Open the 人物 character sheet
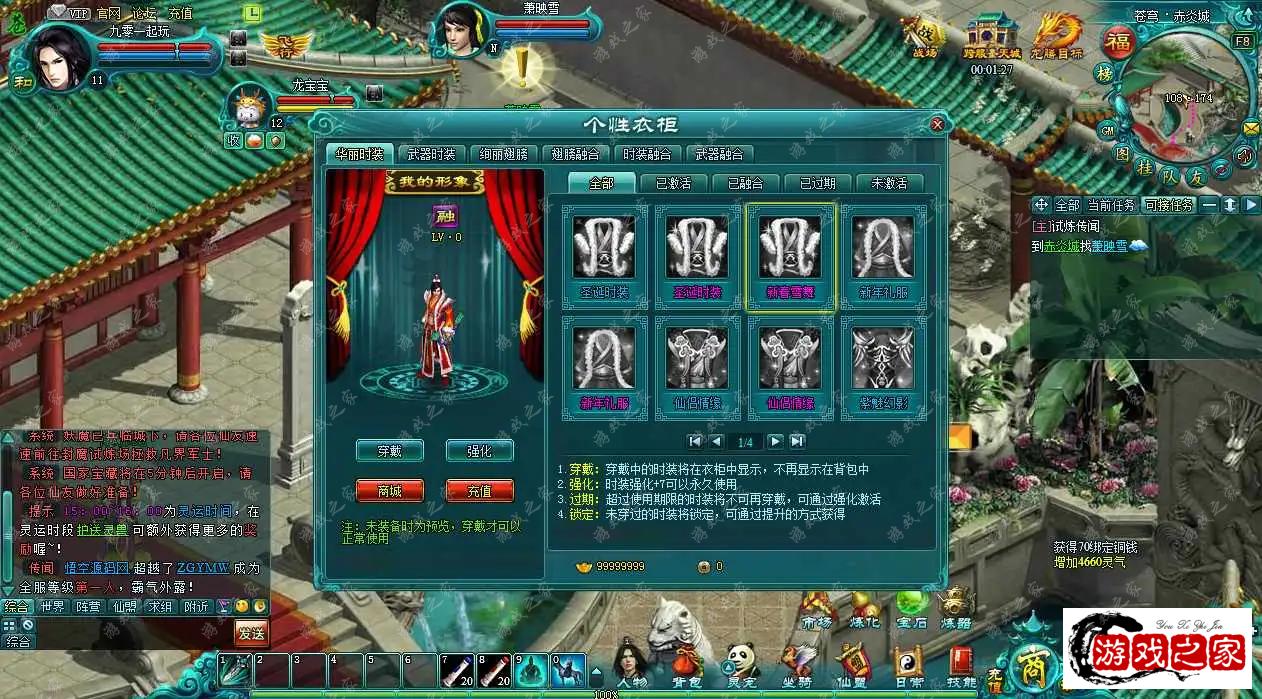This screenshot has height=699, width=1262. tap(632, 667)
